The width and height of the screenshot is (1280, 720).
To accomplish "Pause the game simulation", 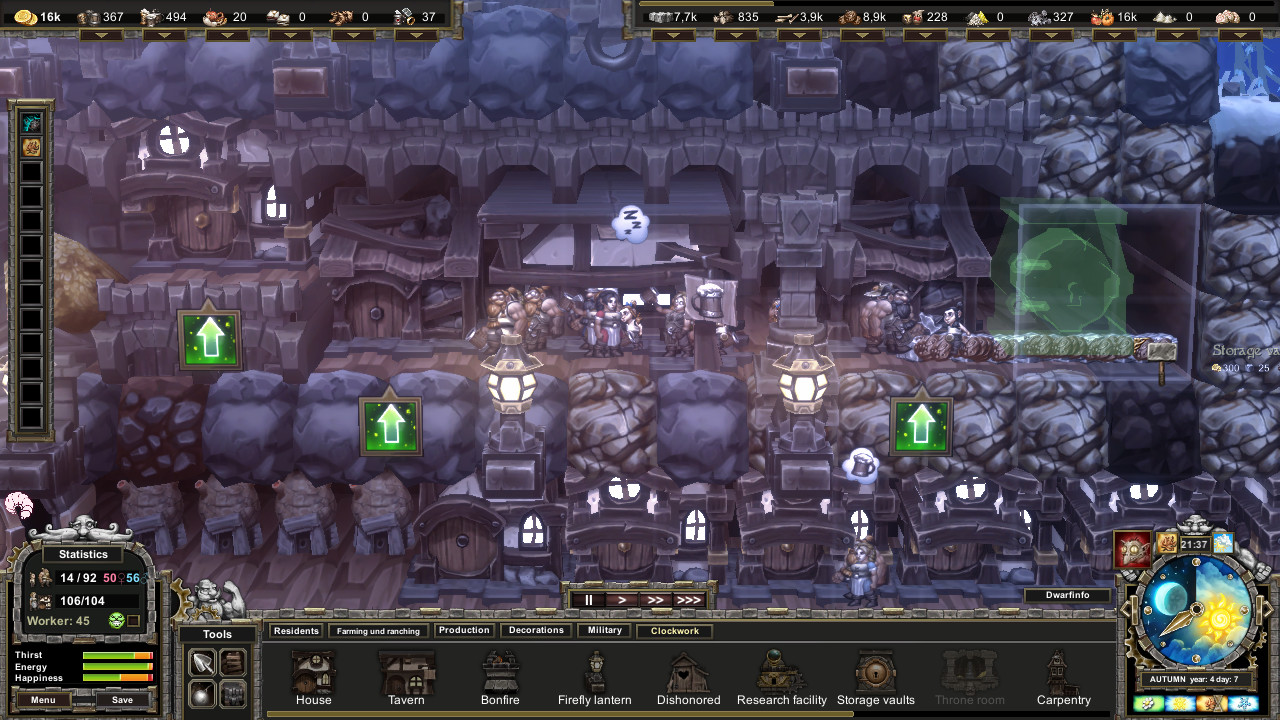I will [x=588, y=599].
